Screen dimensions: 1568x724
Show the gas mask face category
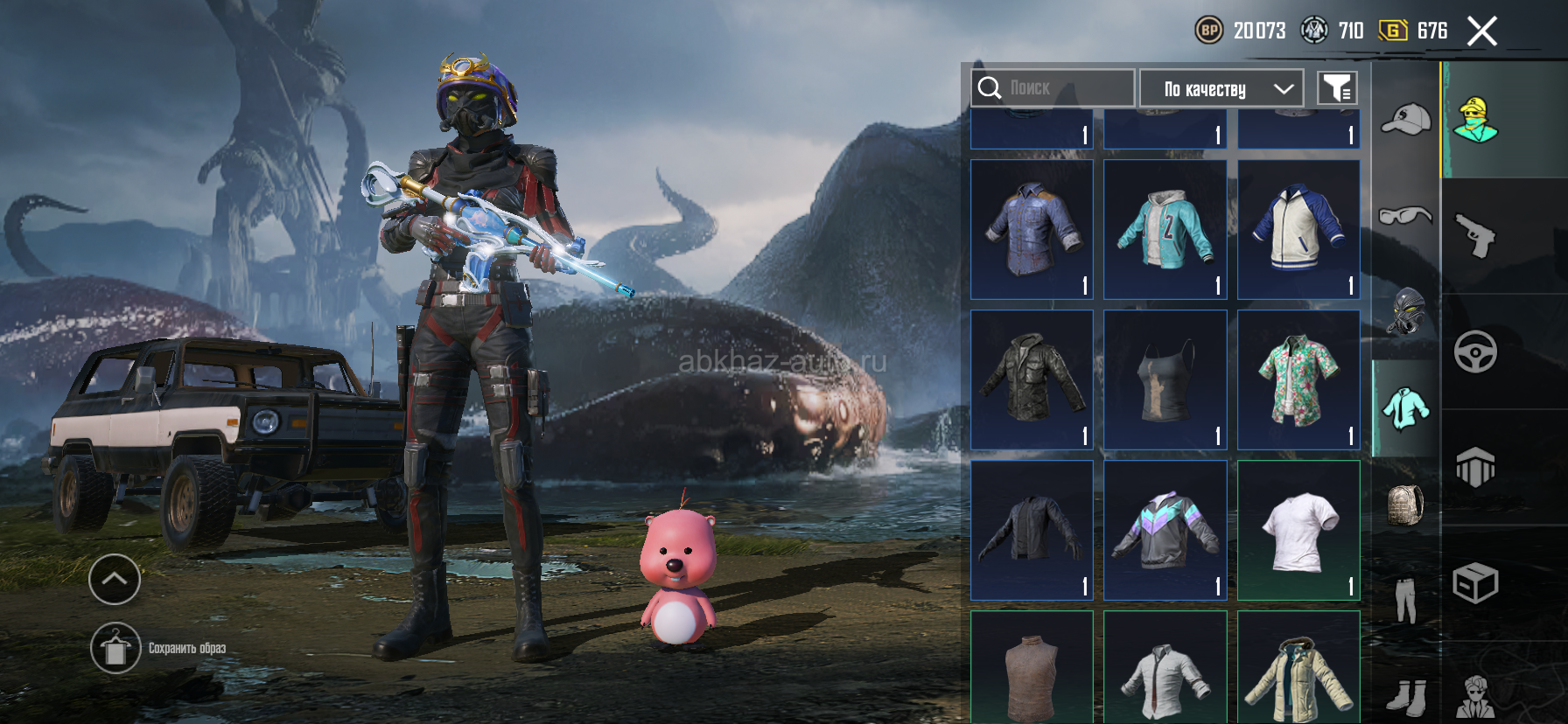pos(1405,311)
